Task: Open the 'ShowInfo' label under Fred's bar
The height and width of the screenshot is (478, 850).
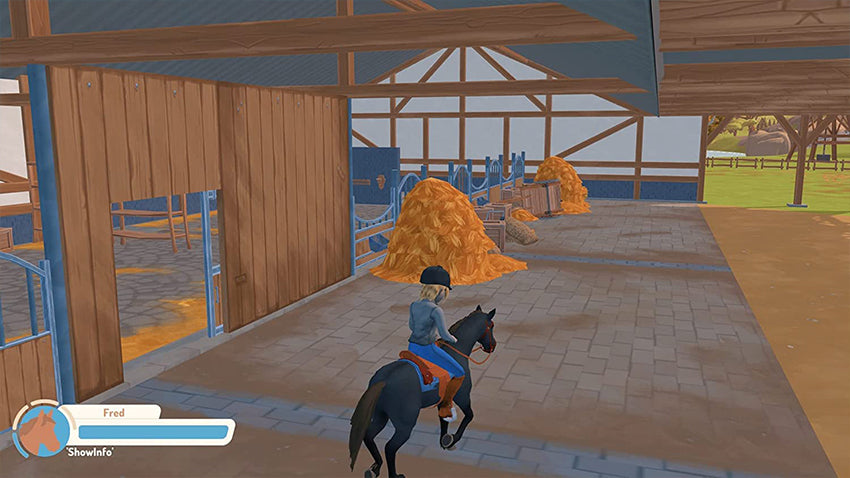Action: click(x=91, y=453)
